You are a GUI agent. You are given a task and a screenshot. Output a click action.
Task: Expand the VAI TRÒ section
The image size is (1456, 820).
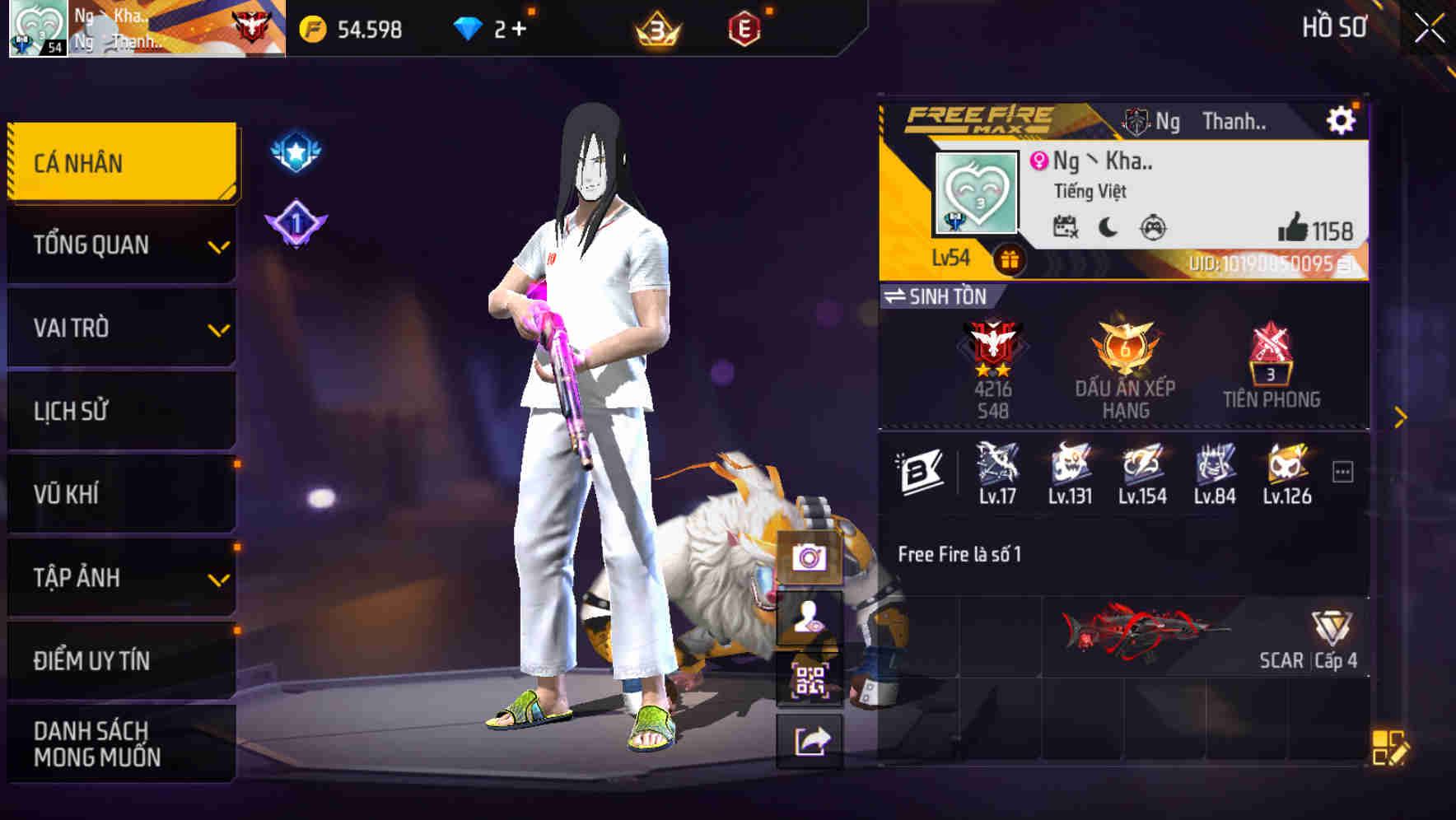tap(121, 328)
